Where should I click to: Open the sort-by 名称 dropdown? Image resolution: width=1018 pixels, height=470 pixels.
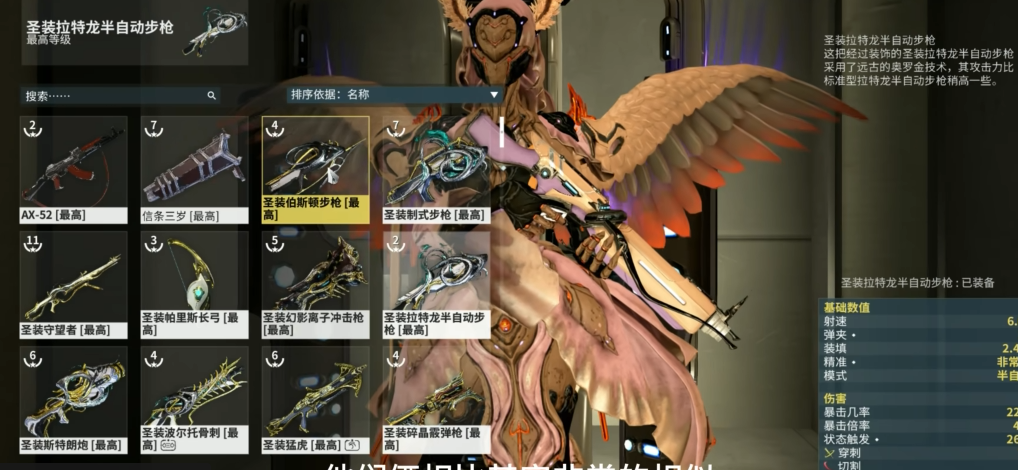pyautogui.click(x=394, y=95)
